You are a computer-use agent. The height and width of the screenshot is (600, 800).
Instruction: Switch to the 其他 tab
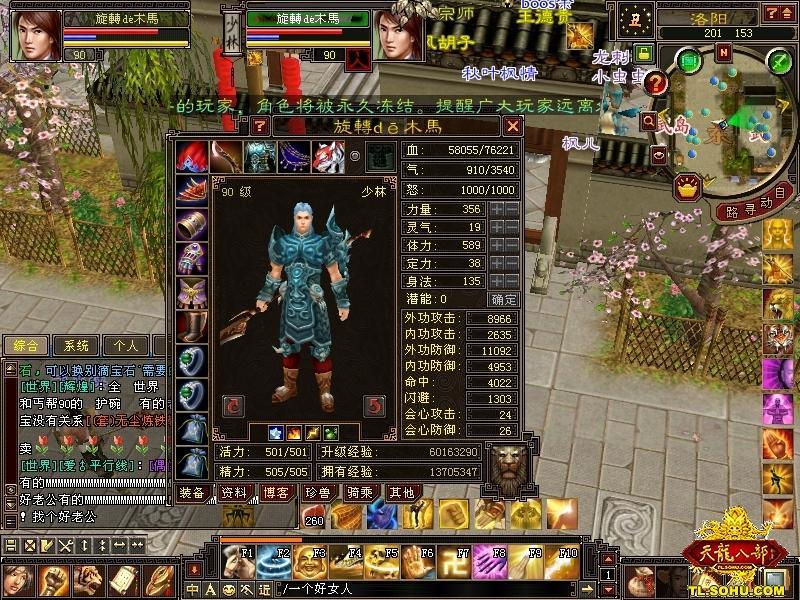coord(401,492)
